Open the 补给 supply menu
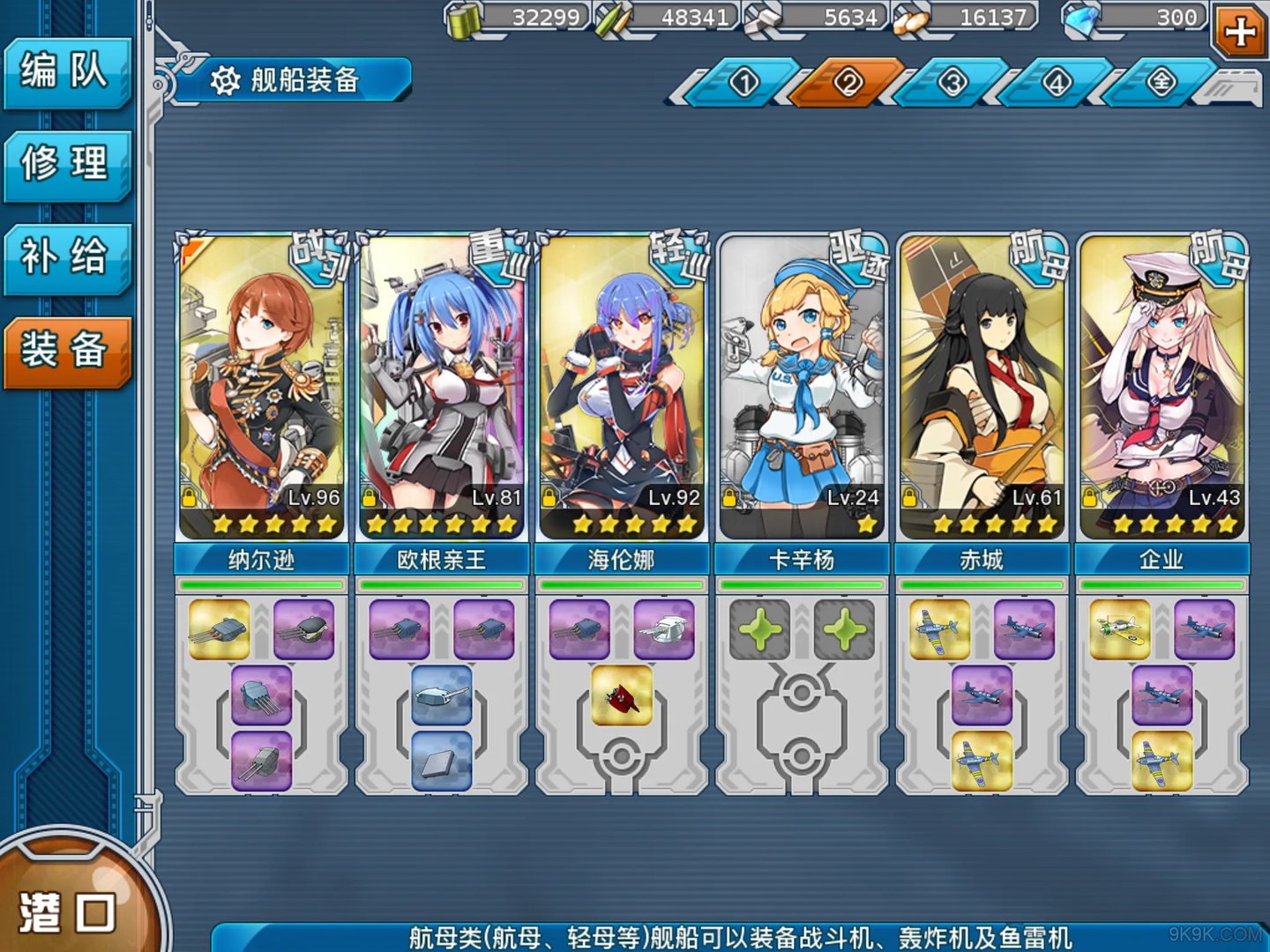This screenshot has height=952, width=1270. tap(66, 257)
